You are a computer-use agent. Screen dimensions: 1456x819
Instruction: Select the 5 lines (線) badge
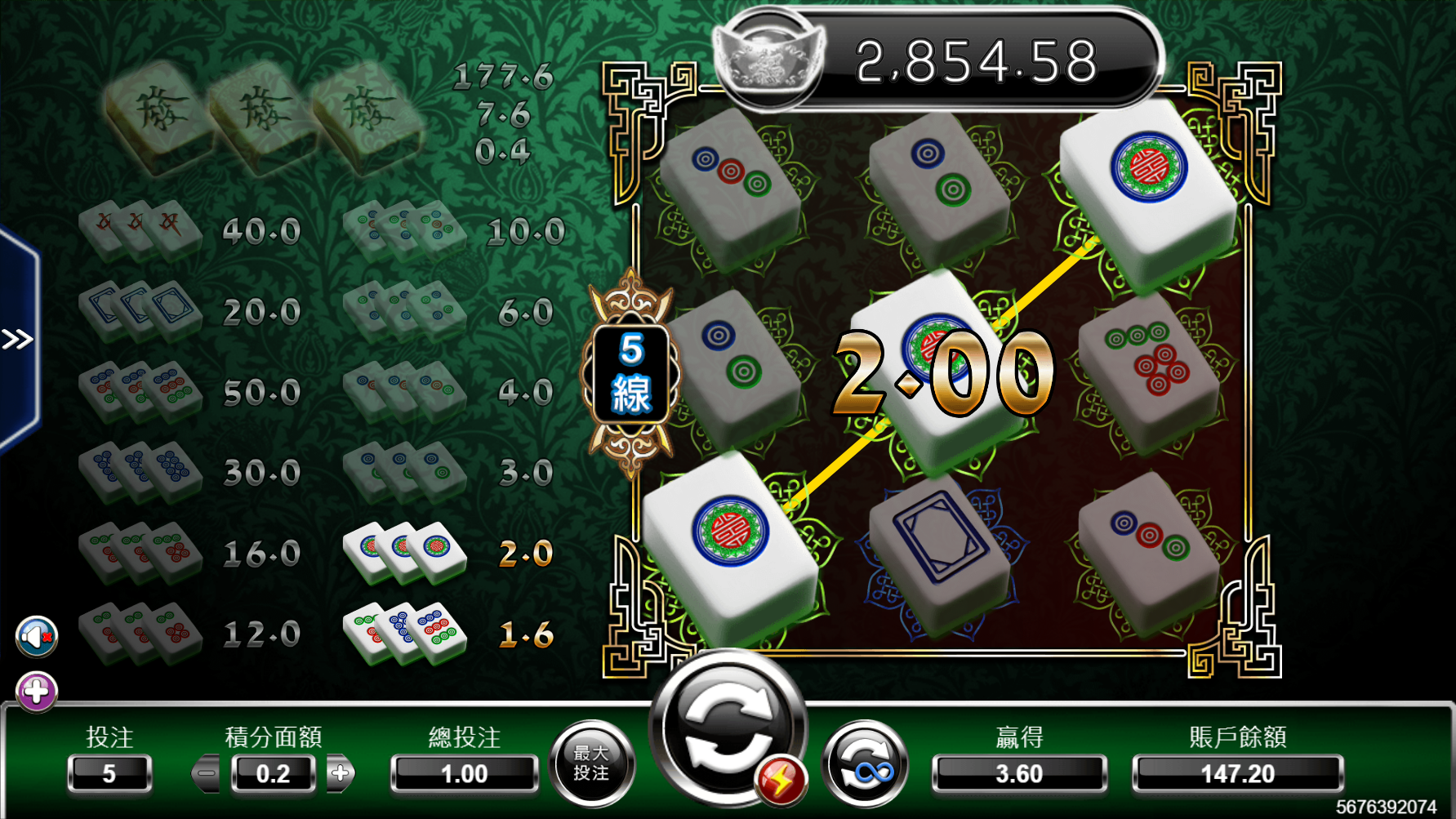(x=630, y=373)
